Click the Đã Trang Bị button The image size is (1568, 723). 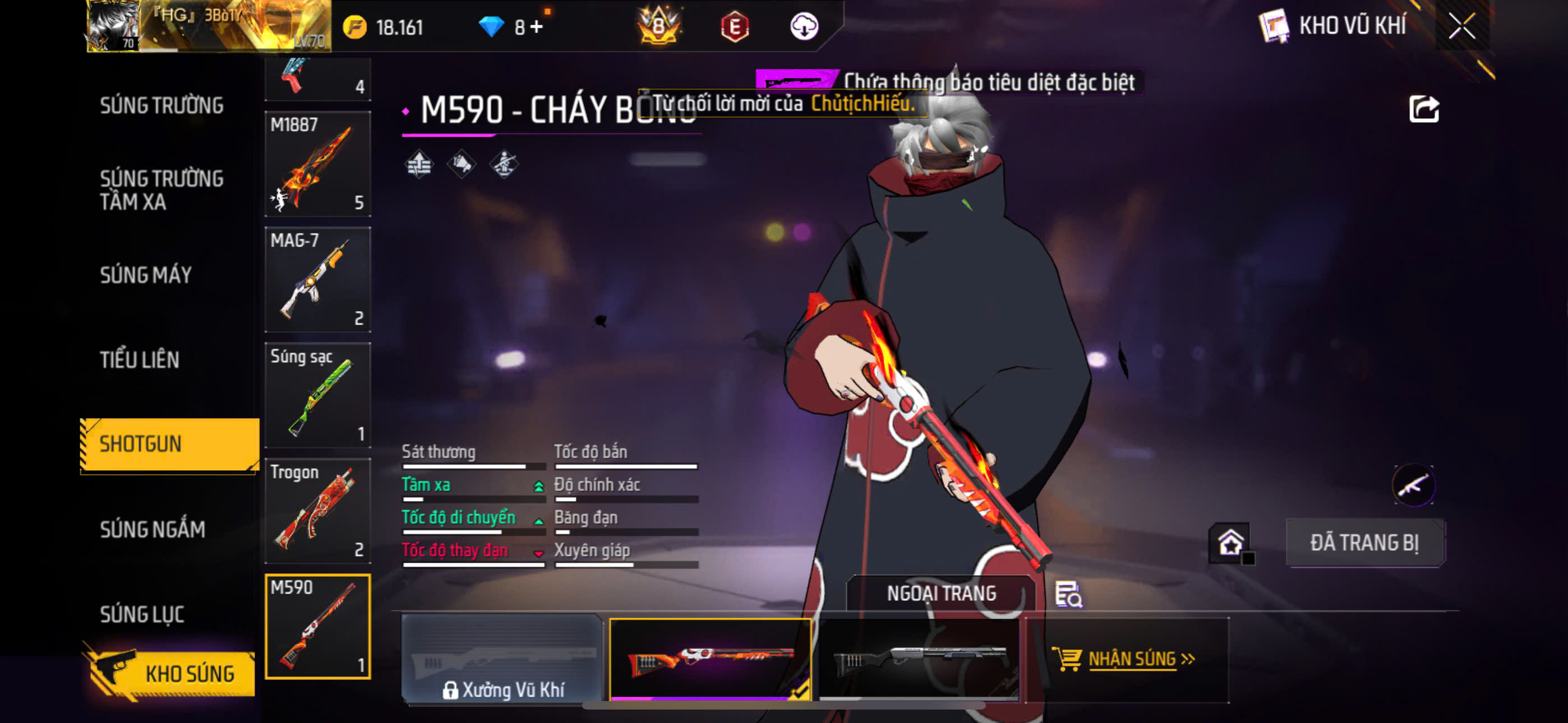(x=1364, y=543)
